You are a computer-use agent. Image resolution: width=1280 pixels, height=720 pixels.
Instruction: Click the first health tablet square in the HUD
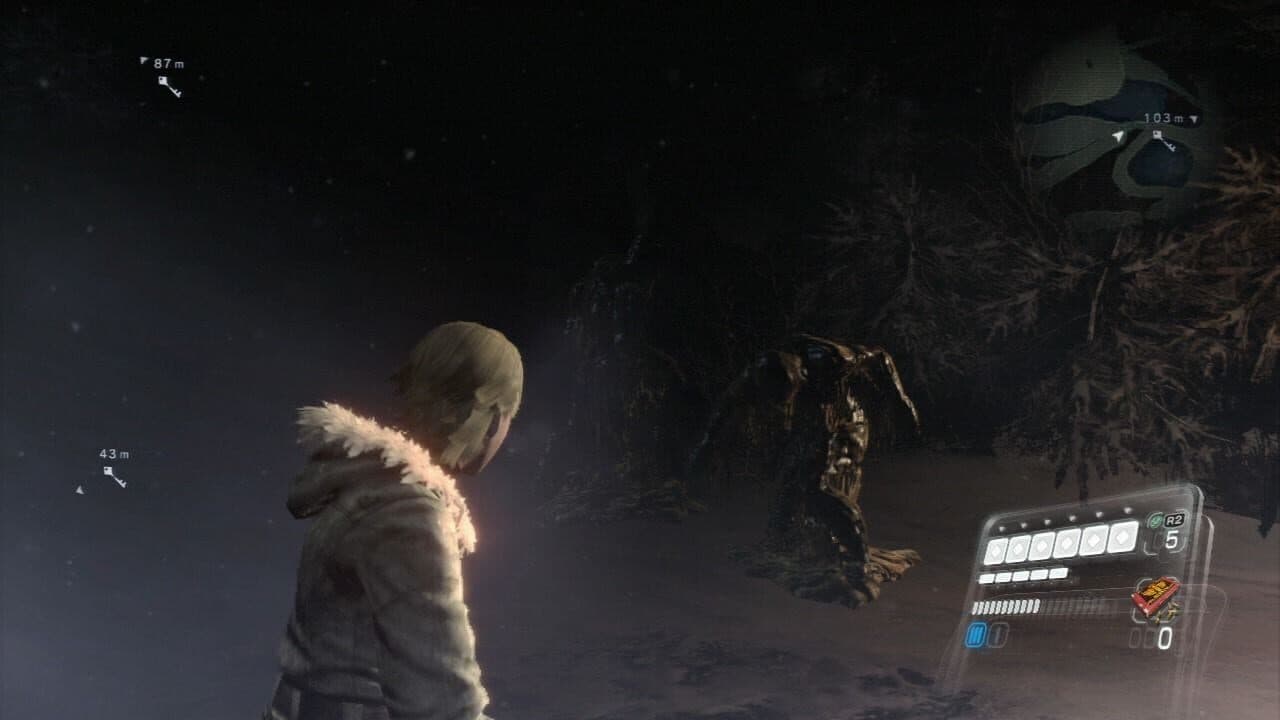(x=985, y=576)
